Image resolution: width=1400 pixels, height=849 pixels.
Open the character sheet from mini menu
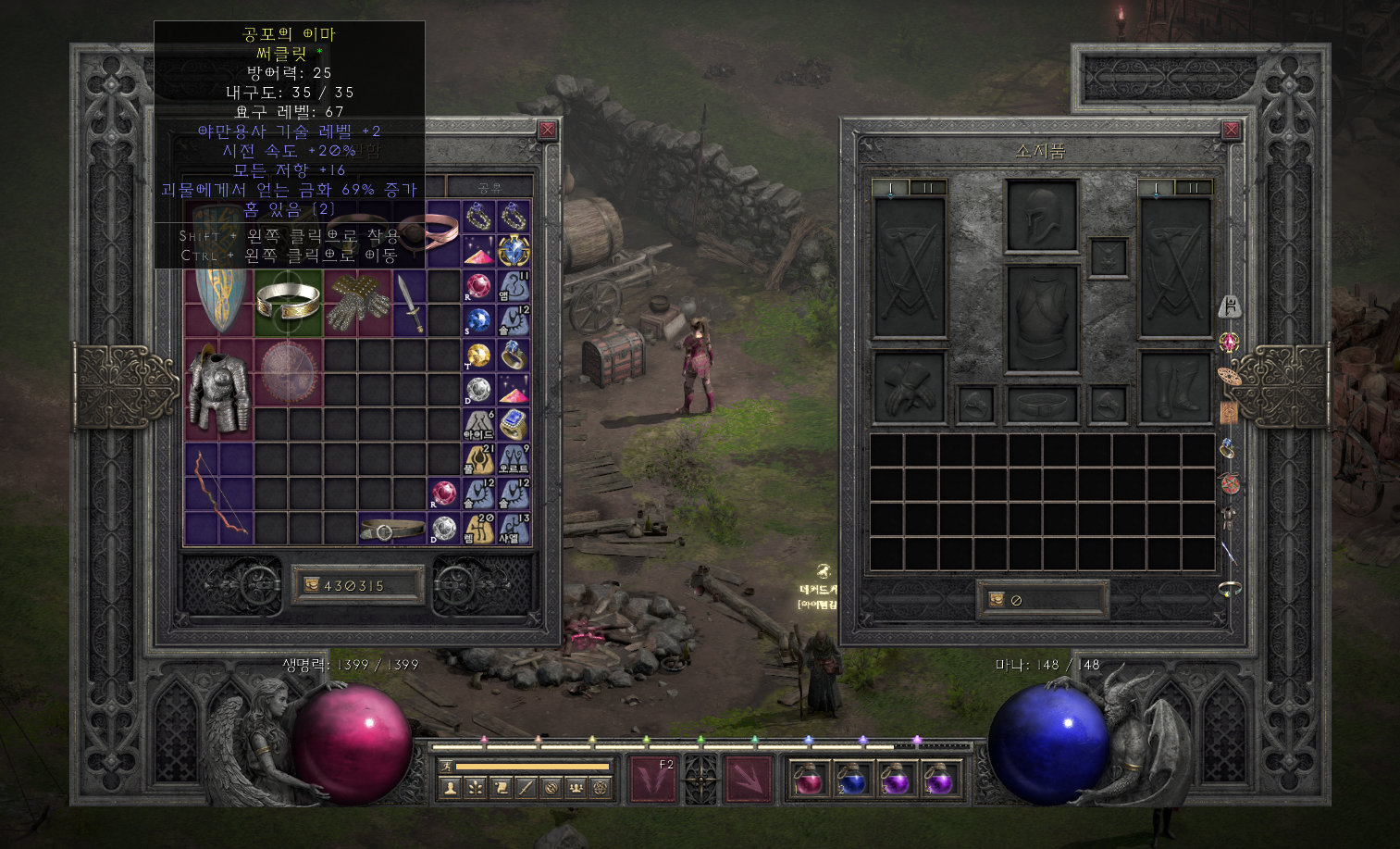(451, 788)
